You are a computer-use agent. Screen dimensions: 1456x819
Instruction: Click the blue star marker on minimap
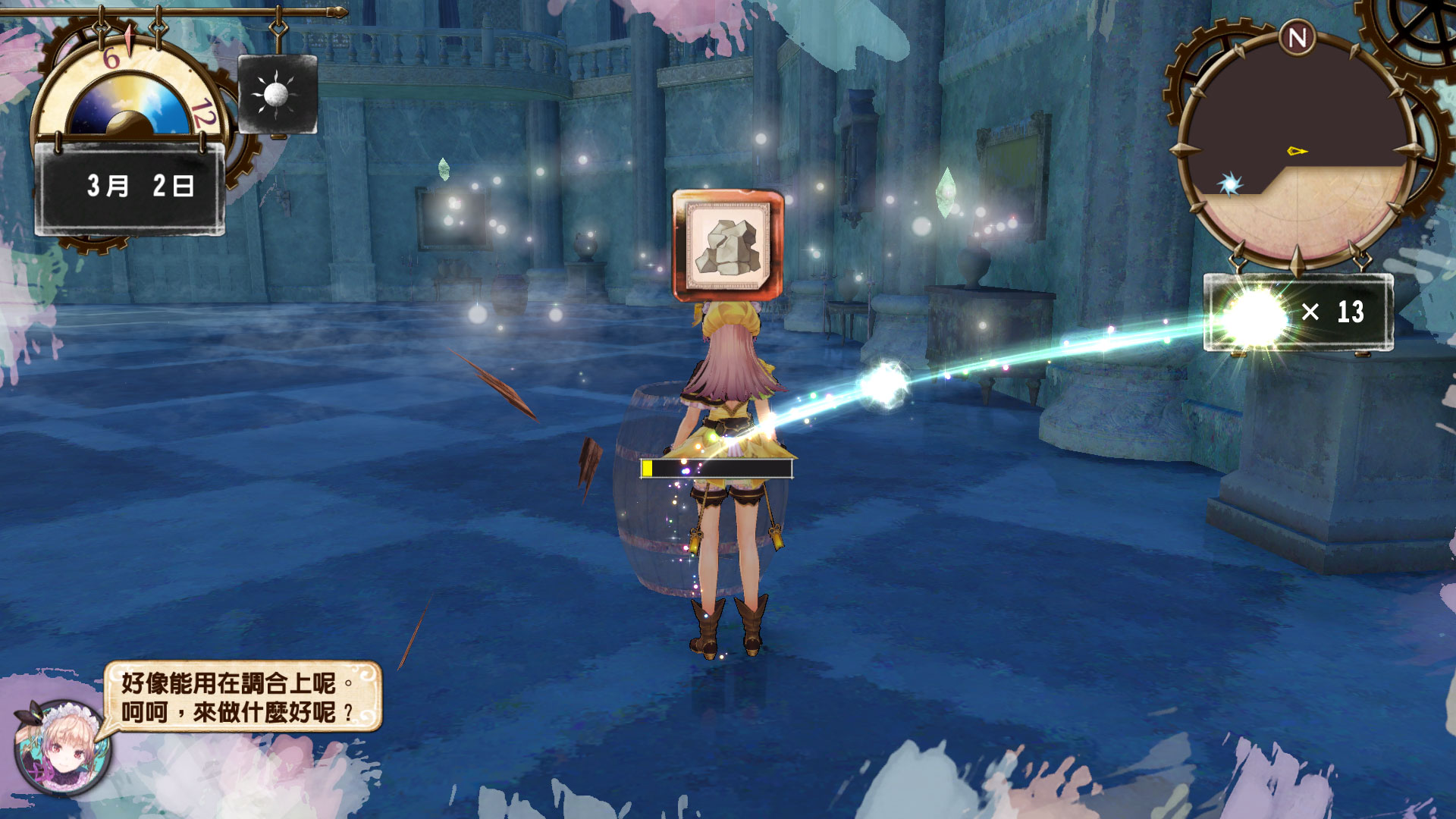(1229, 184)
